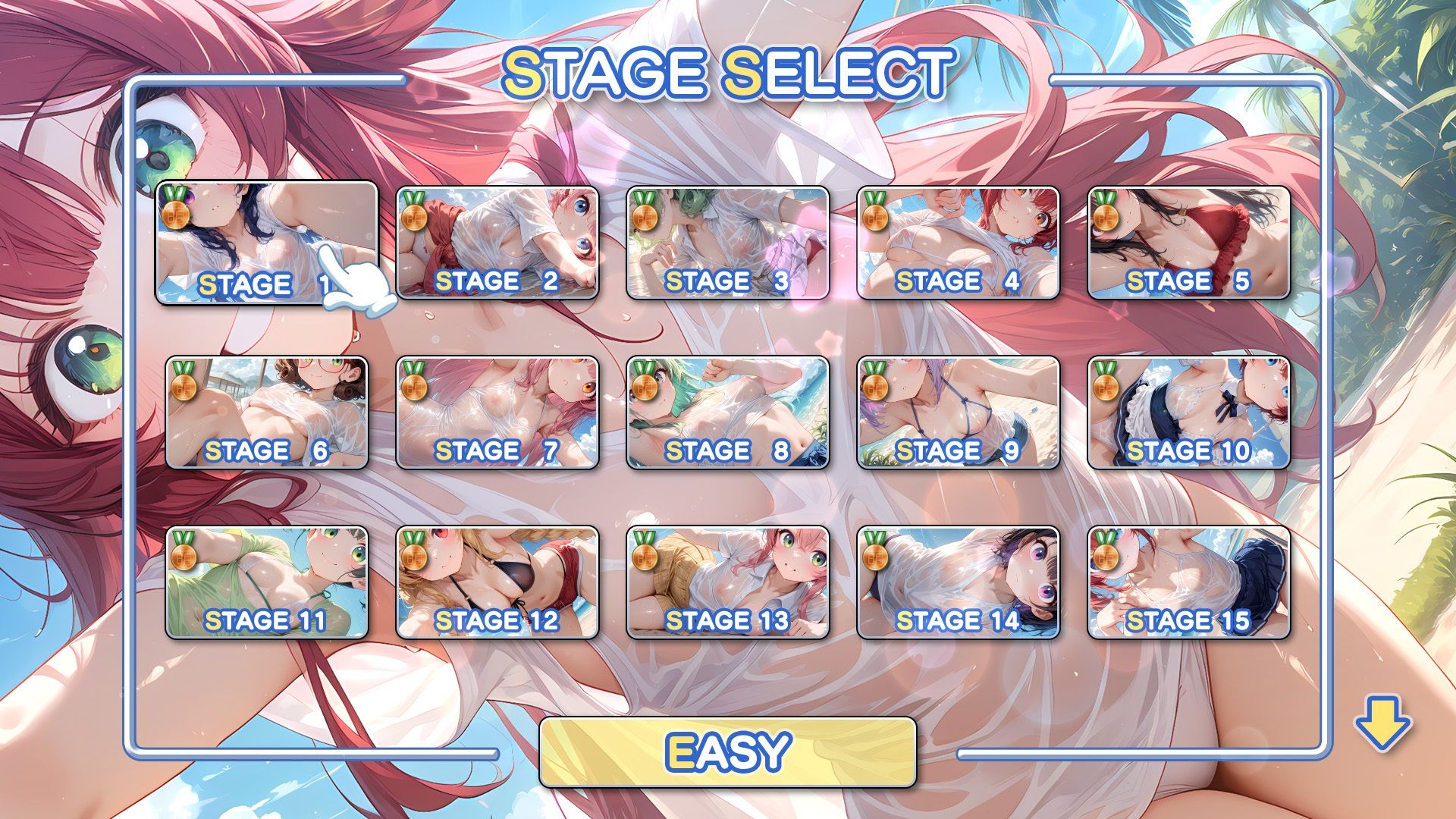Select the Stage 11 tile
The width and height of the screenshot is (1456, 819).
click(x=267, y=582)
